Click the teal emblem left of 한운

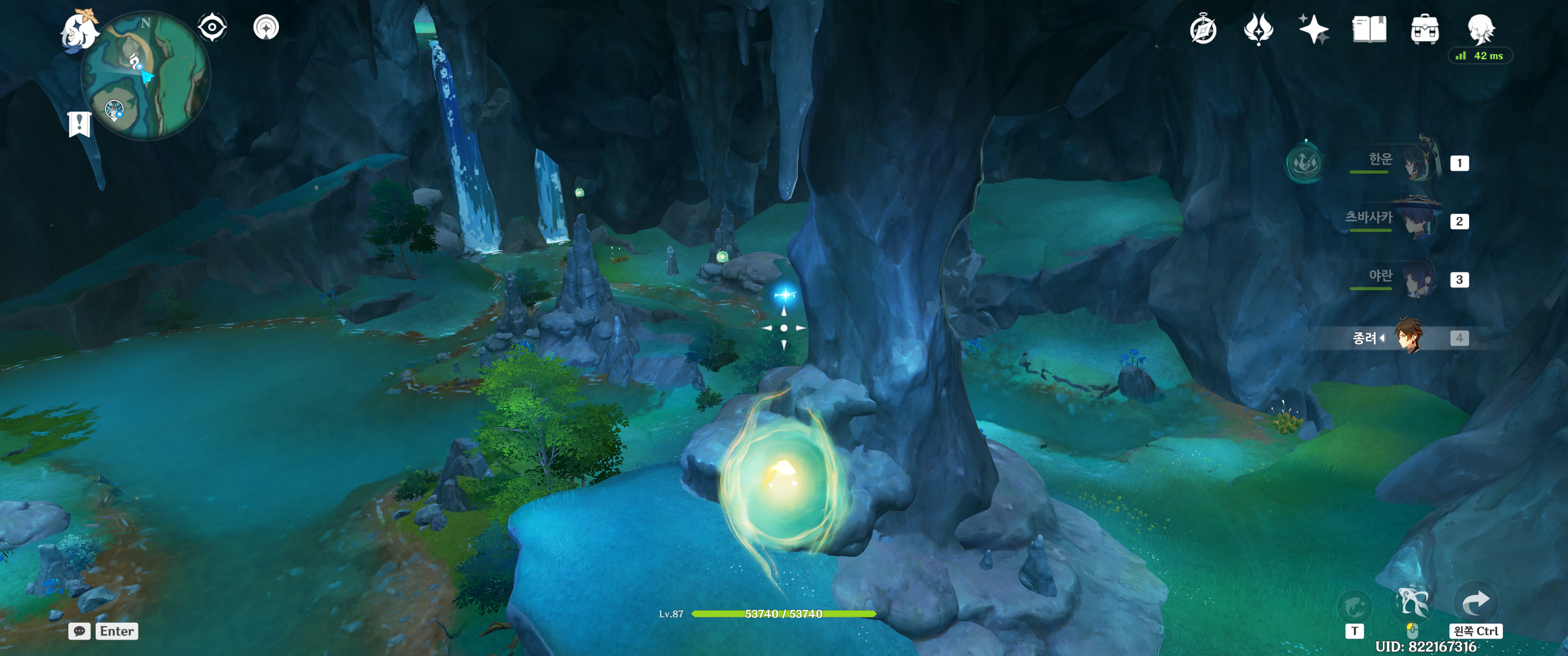click(x=1305, y=163)
